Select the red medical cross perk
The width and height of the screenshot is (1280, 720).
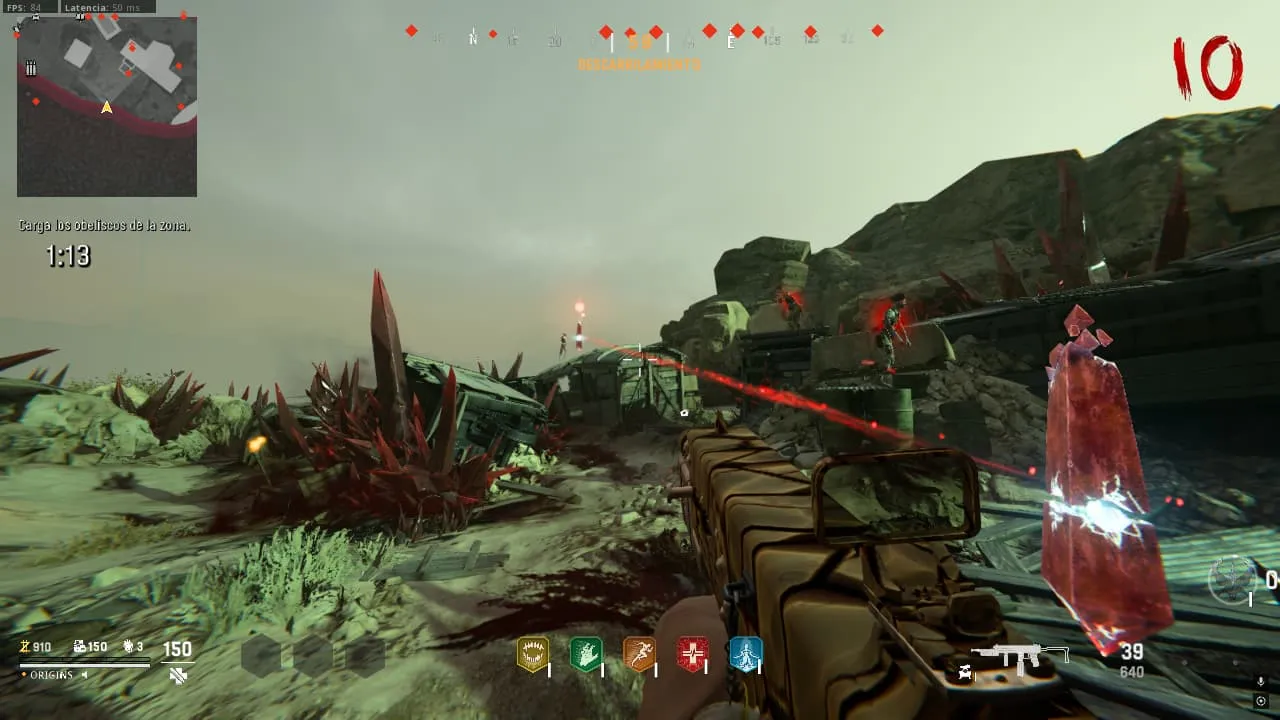pos(692,654)
